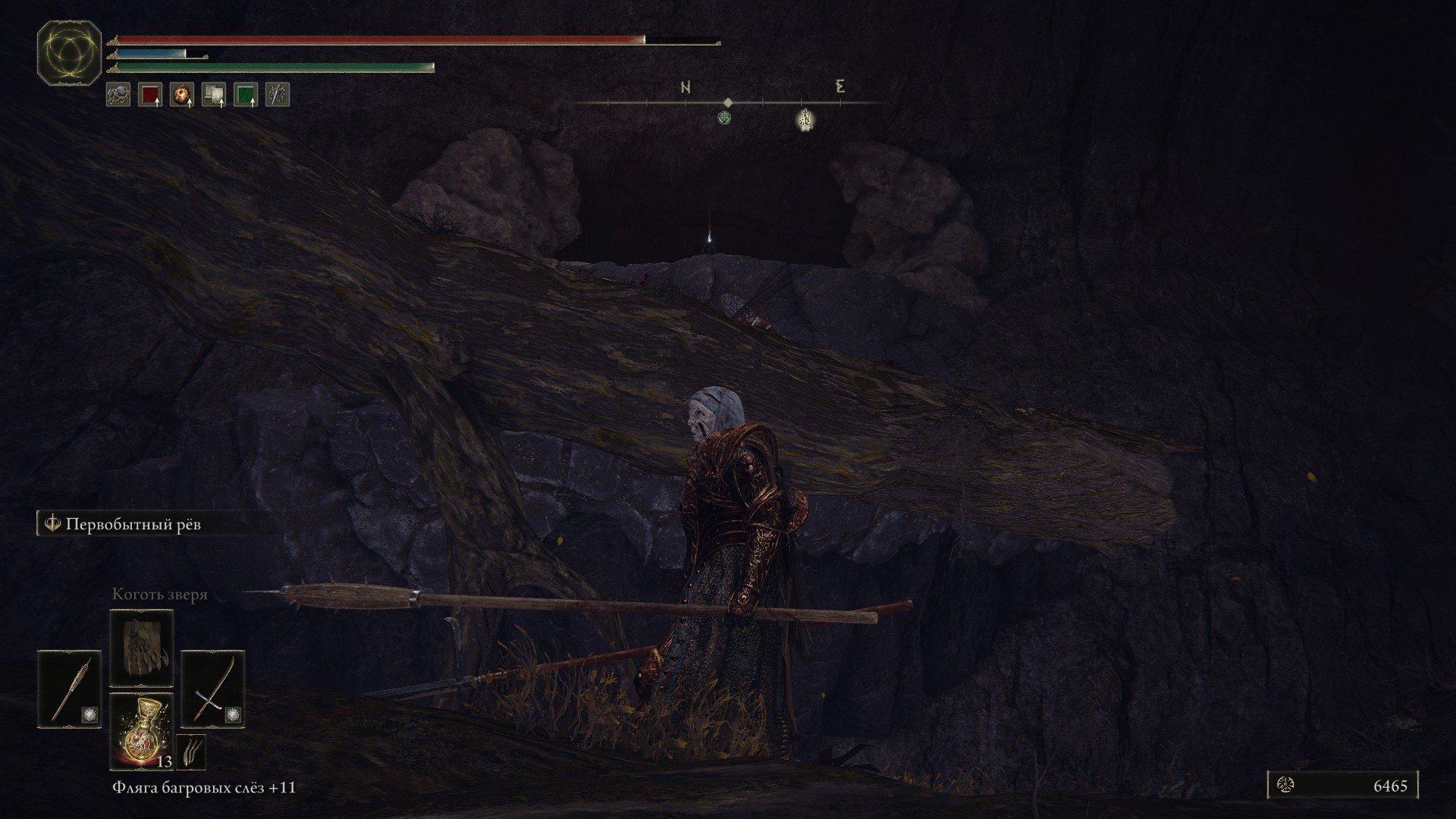This screenshot has height=819, width=1456.
Task: Choose the right-hand curved sword slot
Action: 213,689
